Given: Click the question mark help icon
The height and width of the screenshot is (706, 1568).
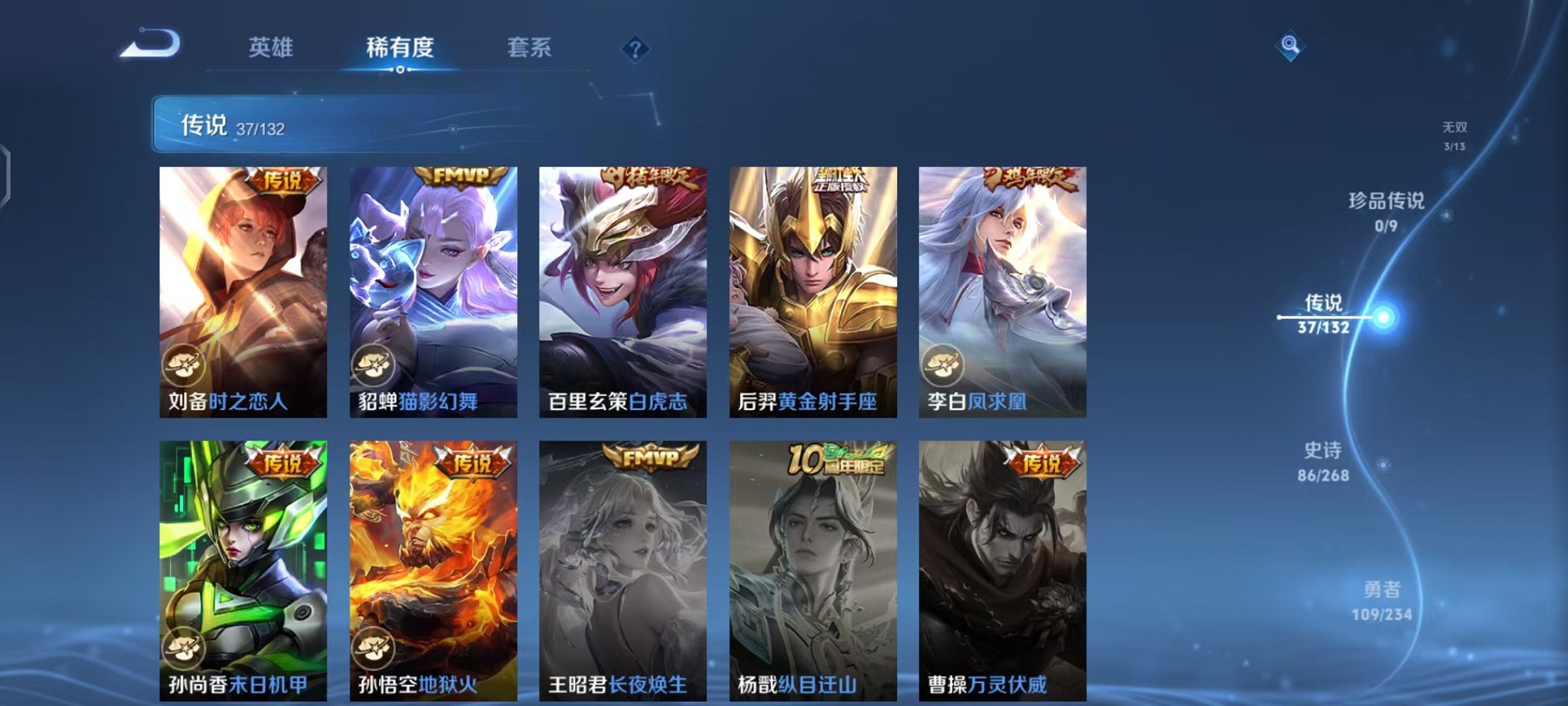Looking at the screenshot, I should [634, 50].
